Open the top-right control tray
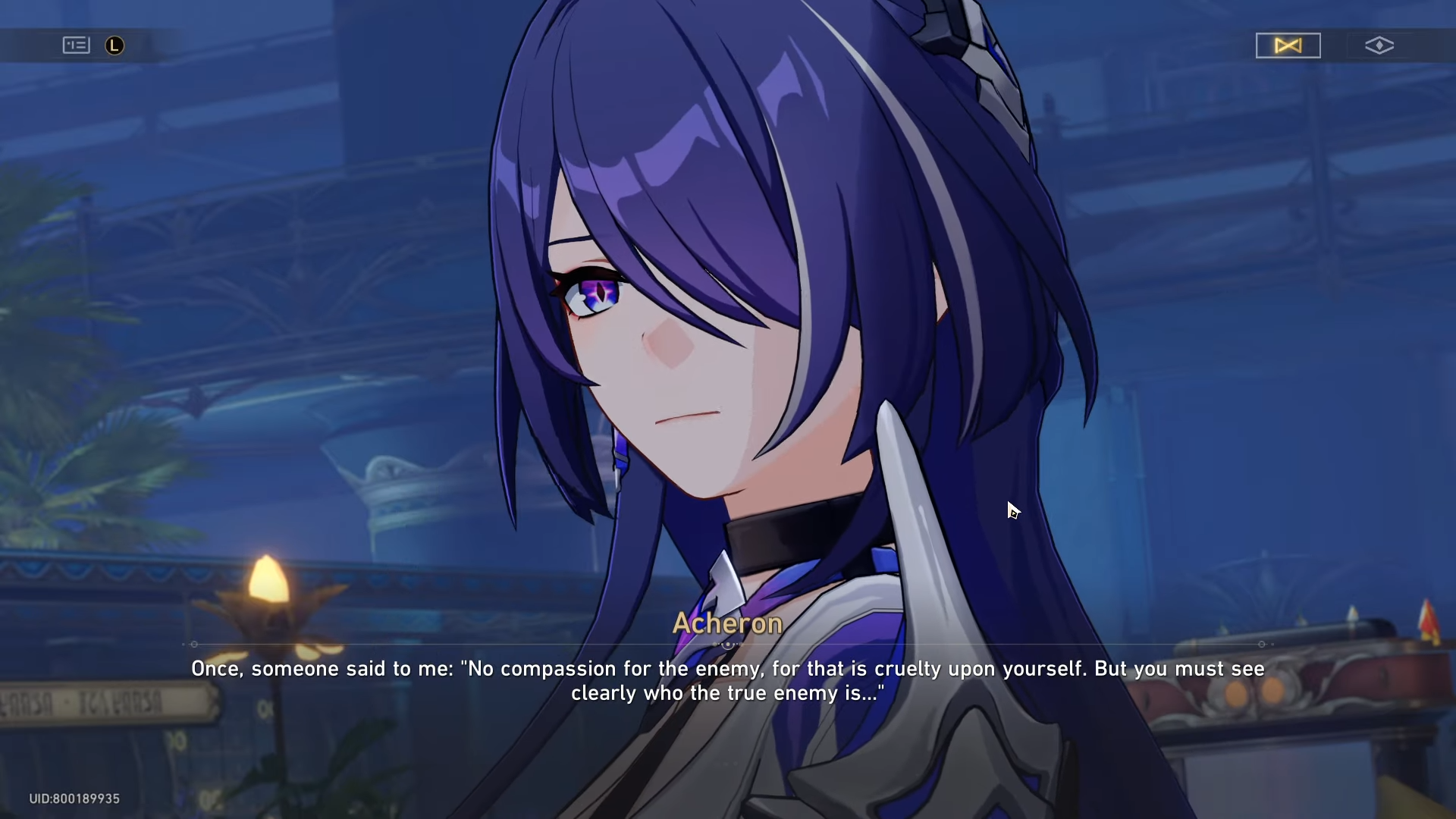This screenshot has width=1456, height=819. pos(1335,45)
